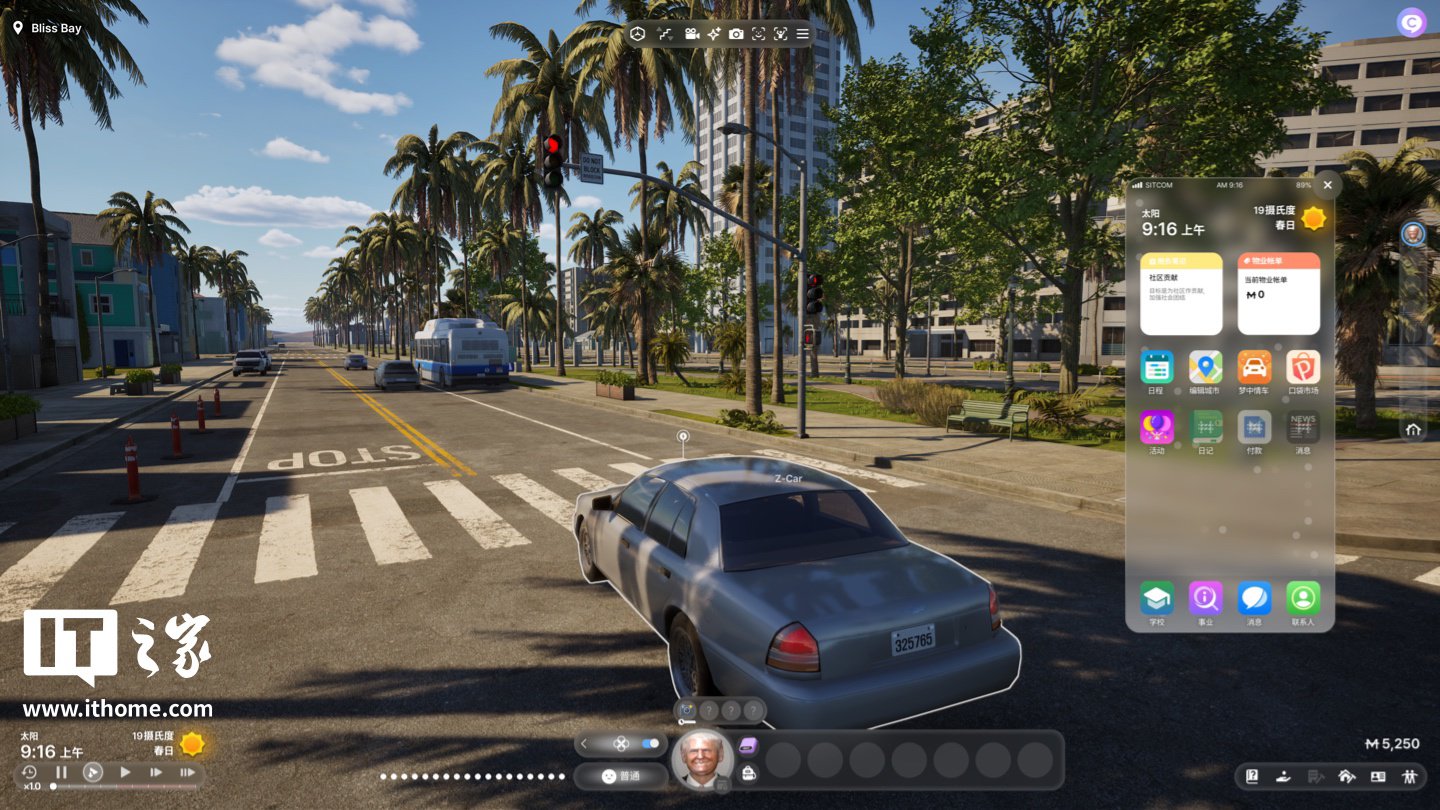Open the blue chat bubble 消息 app

click(x=1254, y=598)
